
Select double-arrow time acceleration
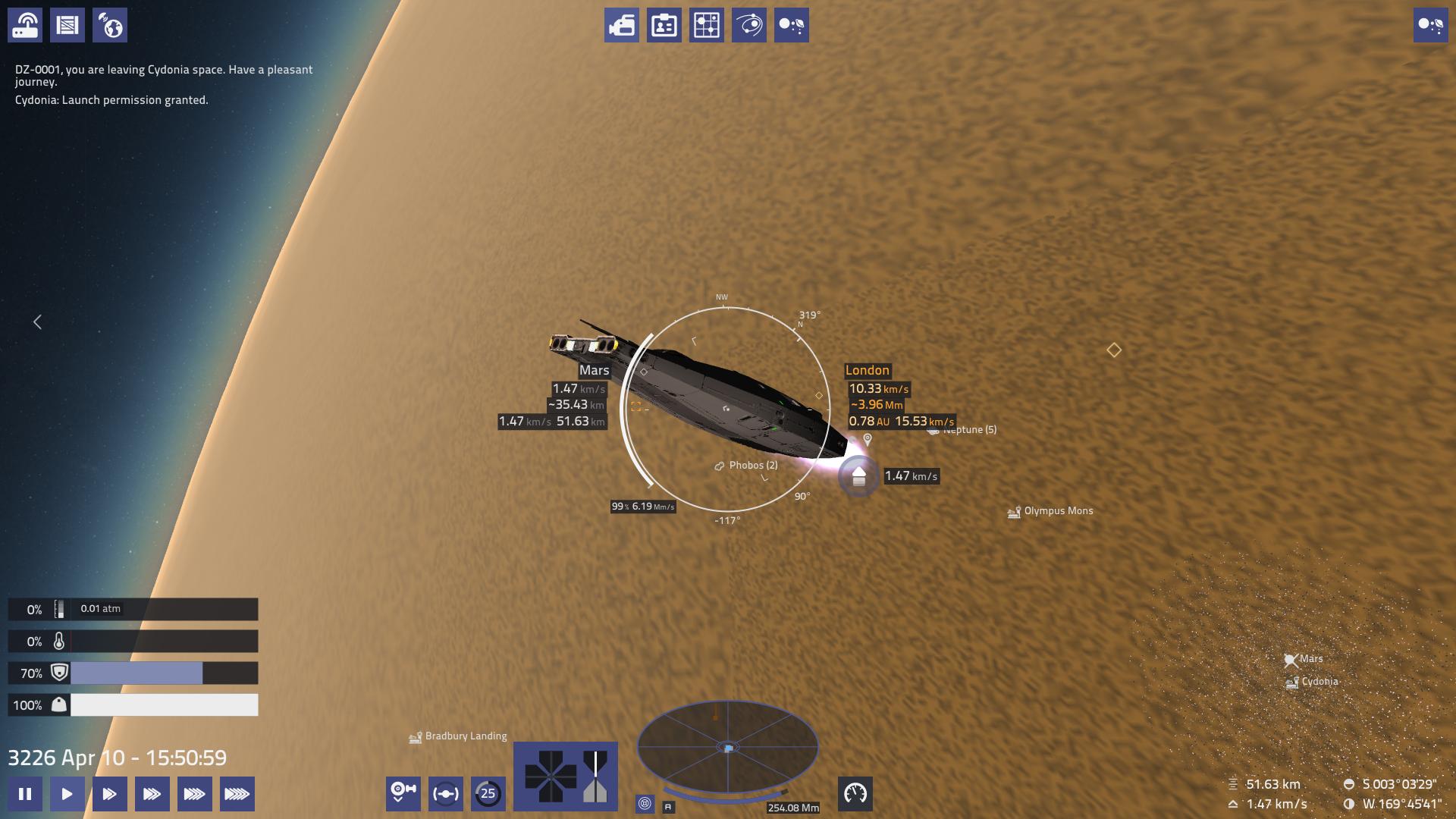[x=110, y=794]
